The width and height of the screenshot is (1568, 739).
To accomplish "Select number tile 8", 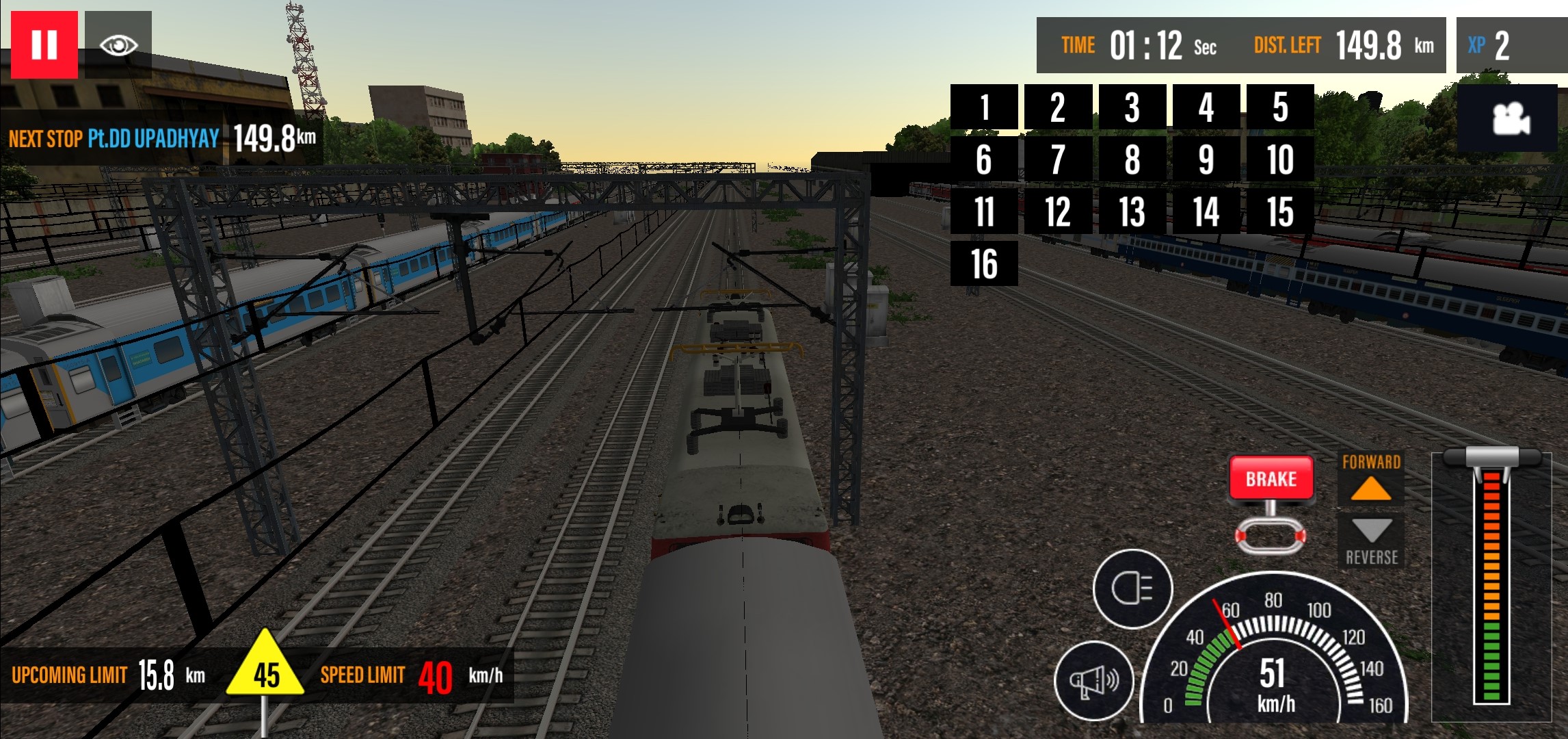I will coord(1132,159).
